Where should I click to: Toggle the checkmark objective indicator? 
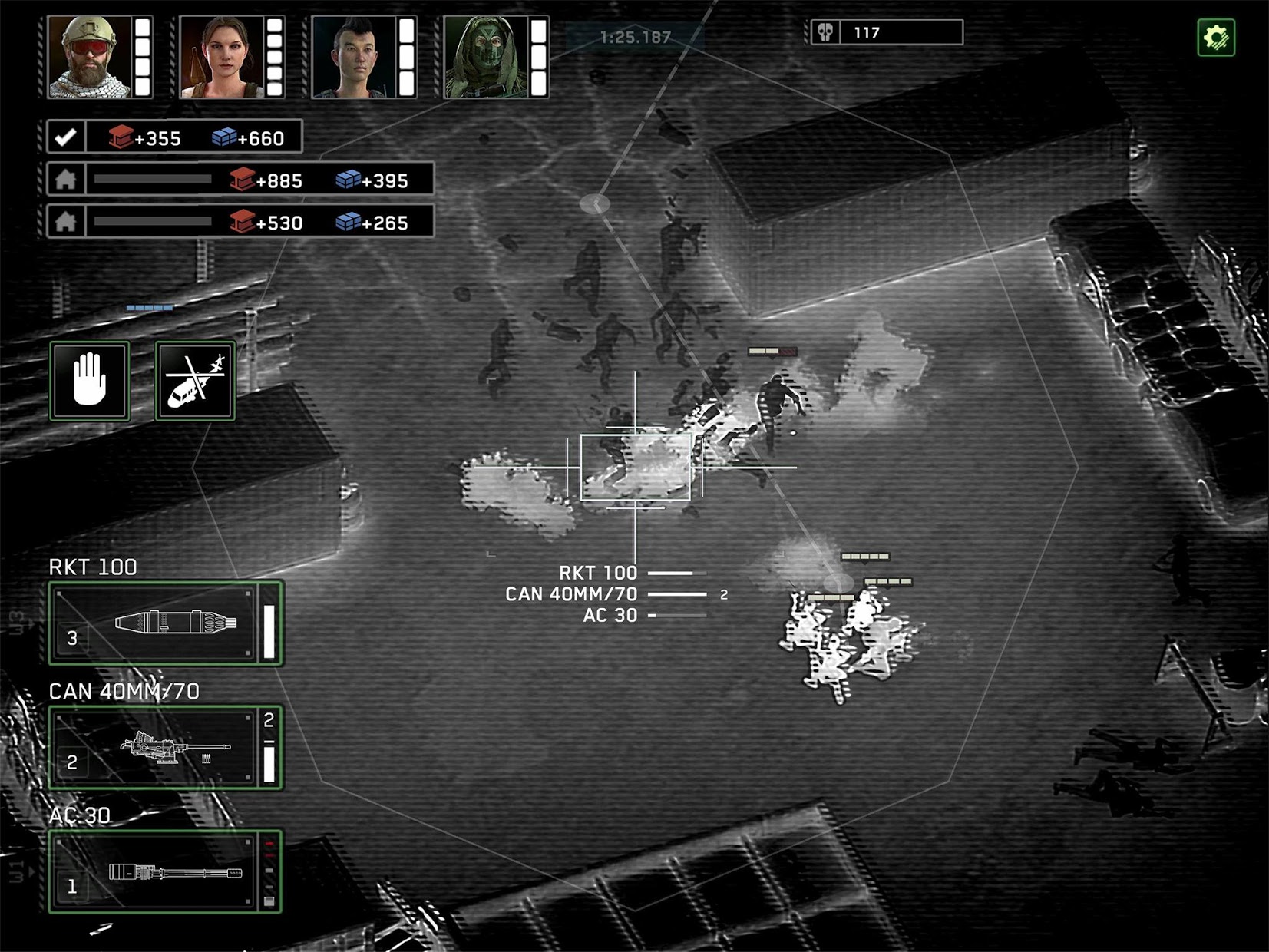(66, 138)
